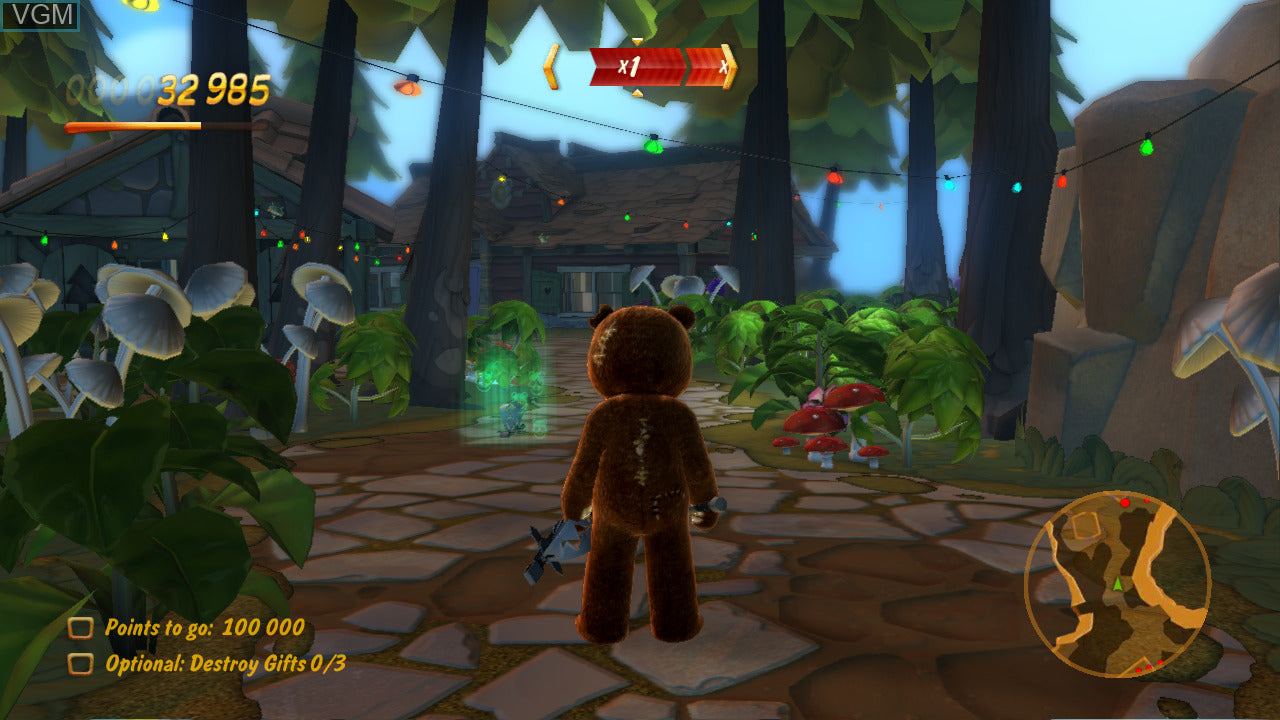Click a red enemy dot on the minimap

click(1125, 502)
